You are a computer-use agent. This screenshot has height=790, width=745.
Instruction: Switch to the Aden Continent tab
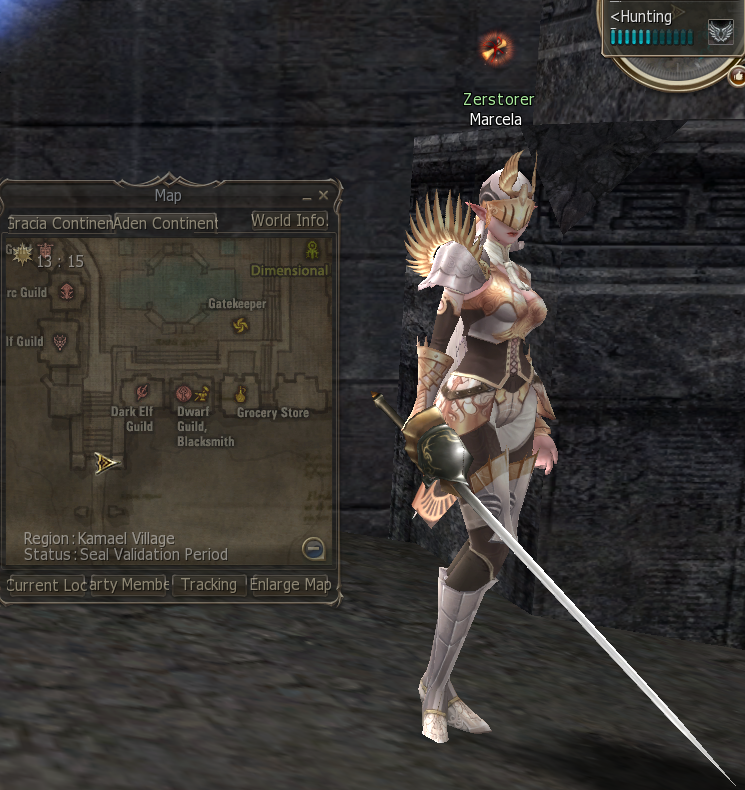pyautogui.click(x=165, y=222)
